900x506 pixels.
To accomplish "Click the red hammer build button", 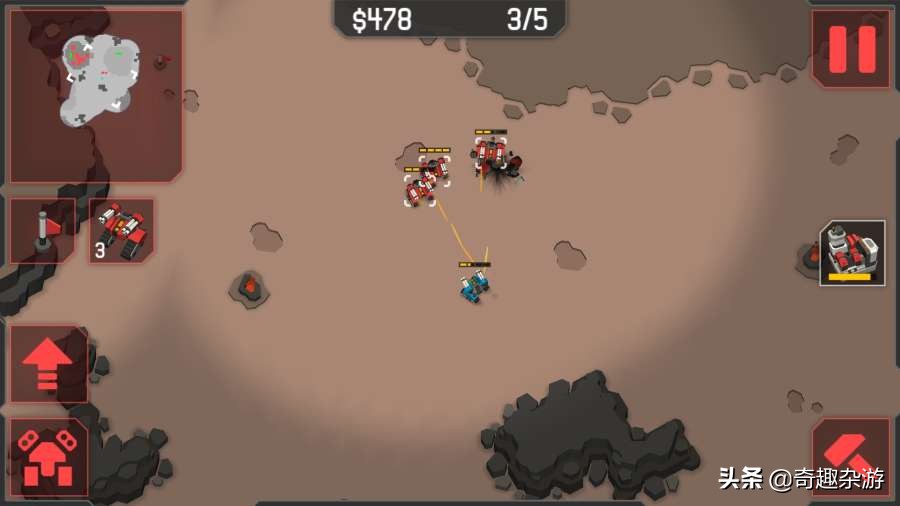I will (x=851, y=457).
